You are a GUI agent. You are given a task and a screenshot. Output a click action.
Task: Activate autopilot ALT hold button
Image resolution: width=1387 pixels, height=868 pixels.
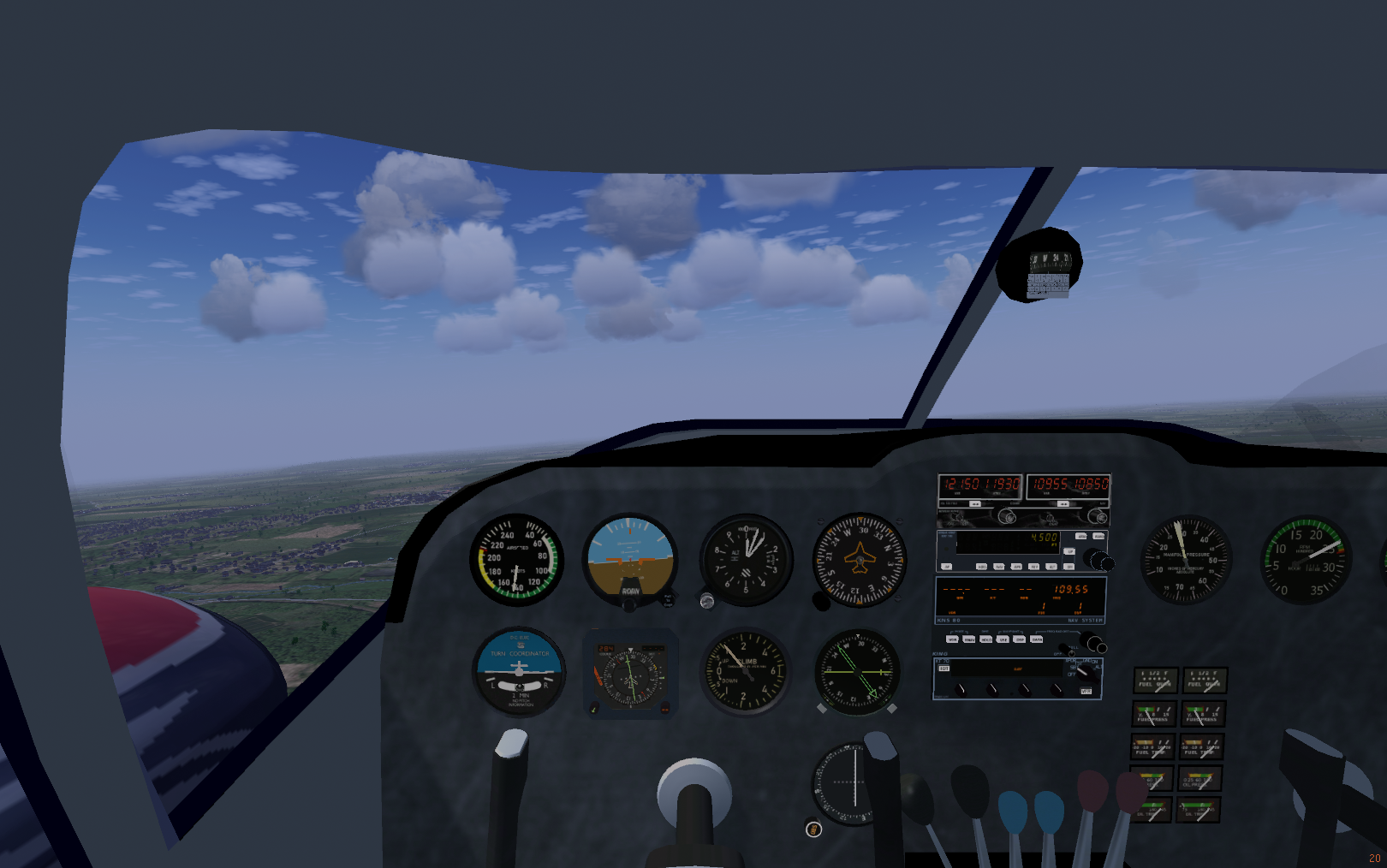click(1051, 567)
